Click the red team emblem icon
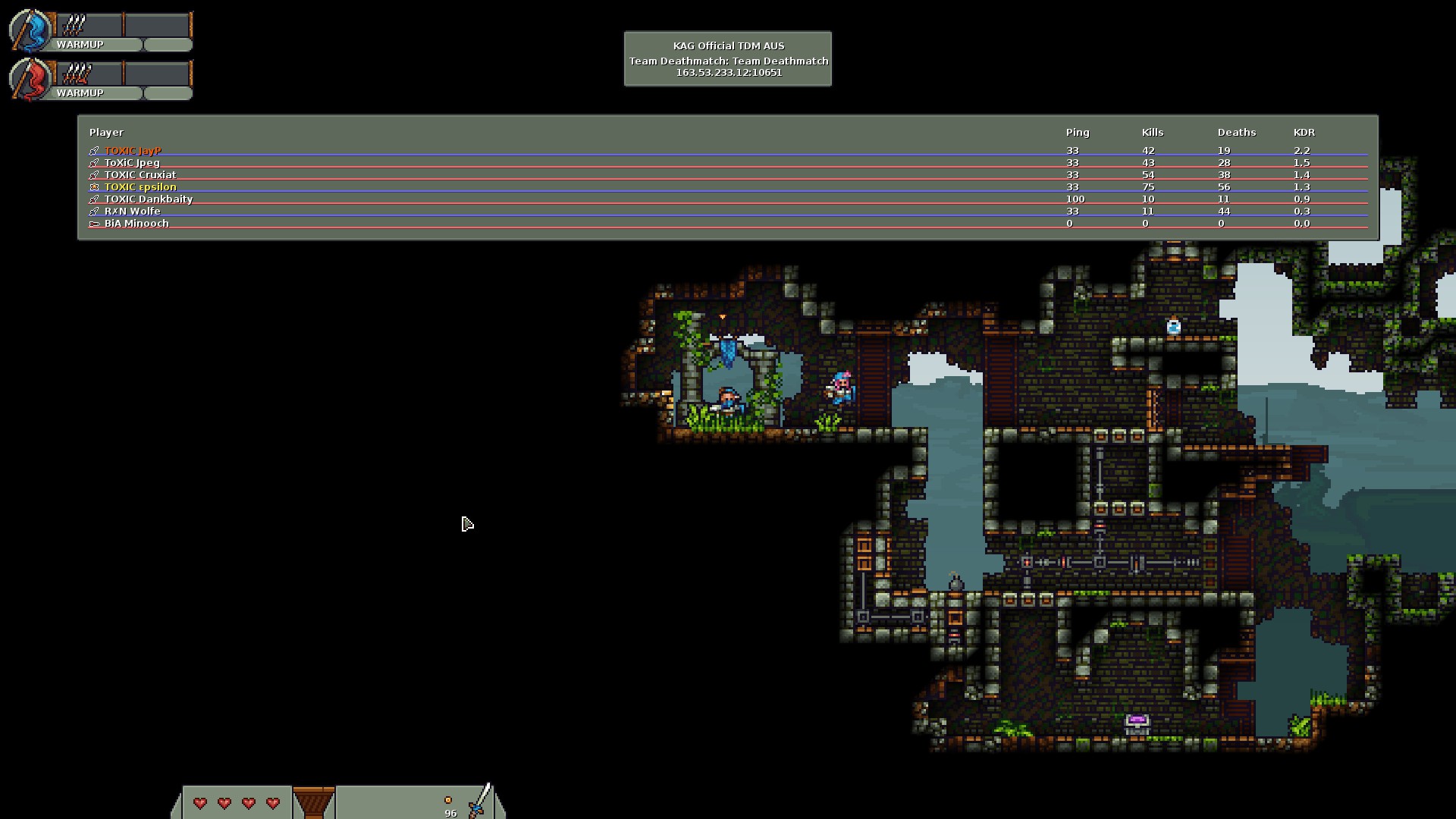Image resolution: width=1456 pixels, height=819 pixels. point(30,79)
